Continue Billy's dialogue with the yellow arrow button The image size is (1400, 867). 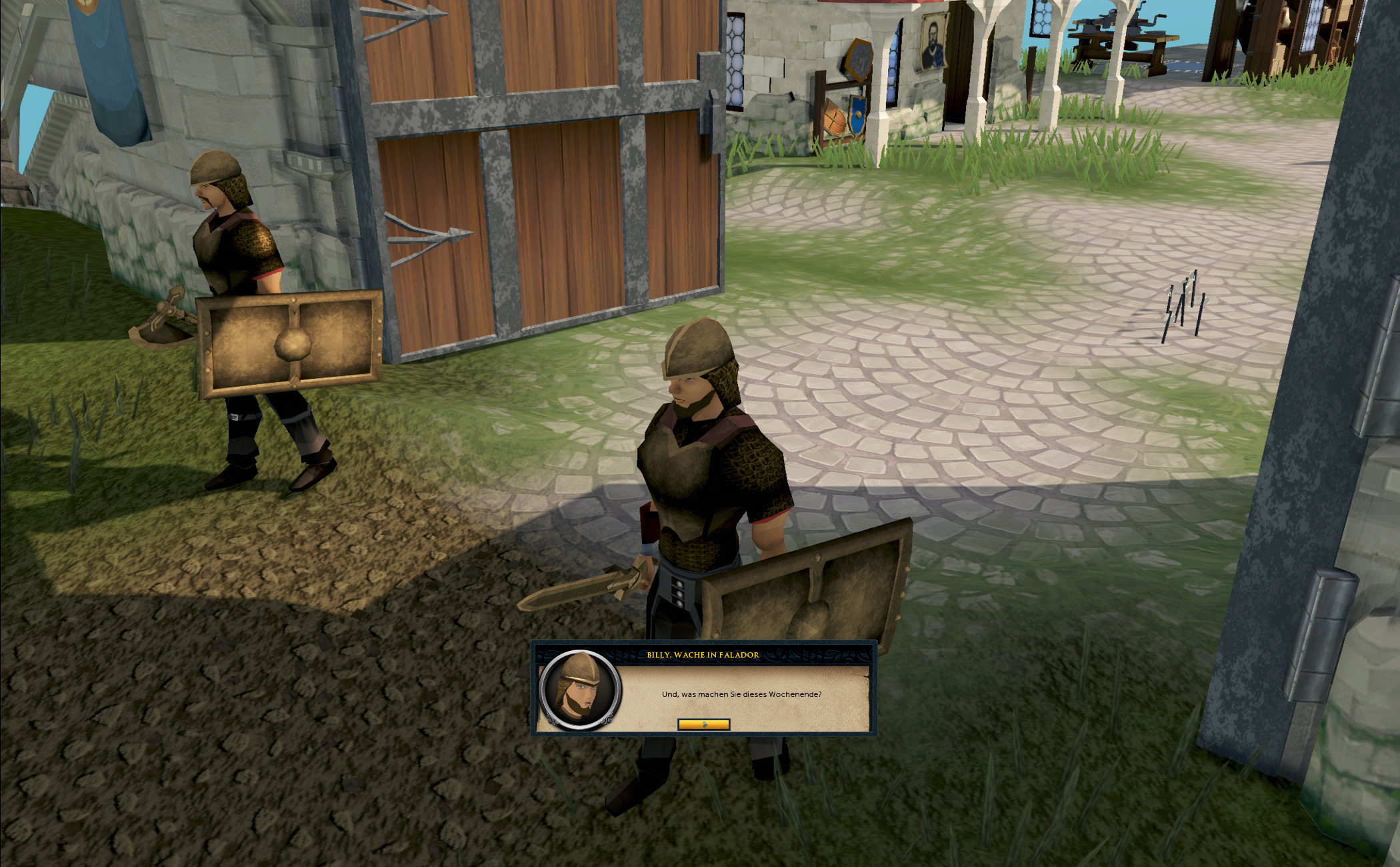coord(703,724)
